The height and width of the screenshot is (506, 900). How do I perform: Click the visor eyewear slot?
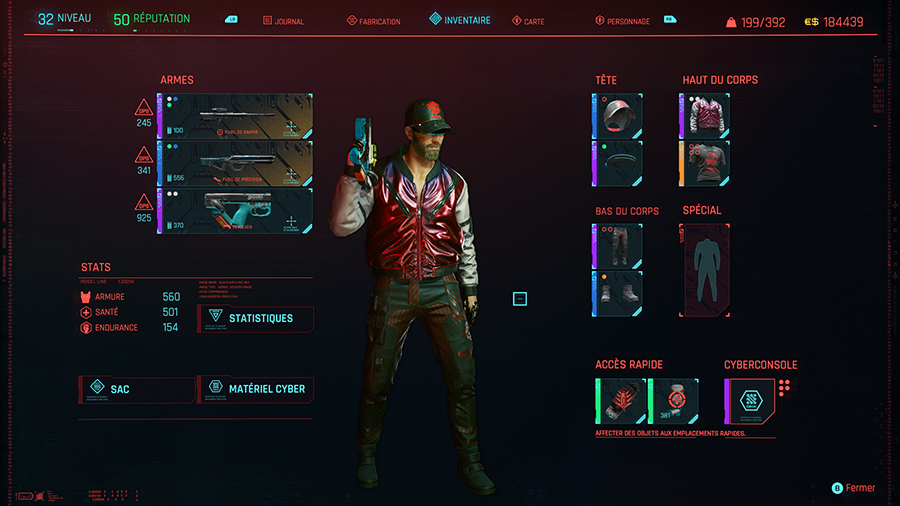pyautogui.click(x=619, y=163)
